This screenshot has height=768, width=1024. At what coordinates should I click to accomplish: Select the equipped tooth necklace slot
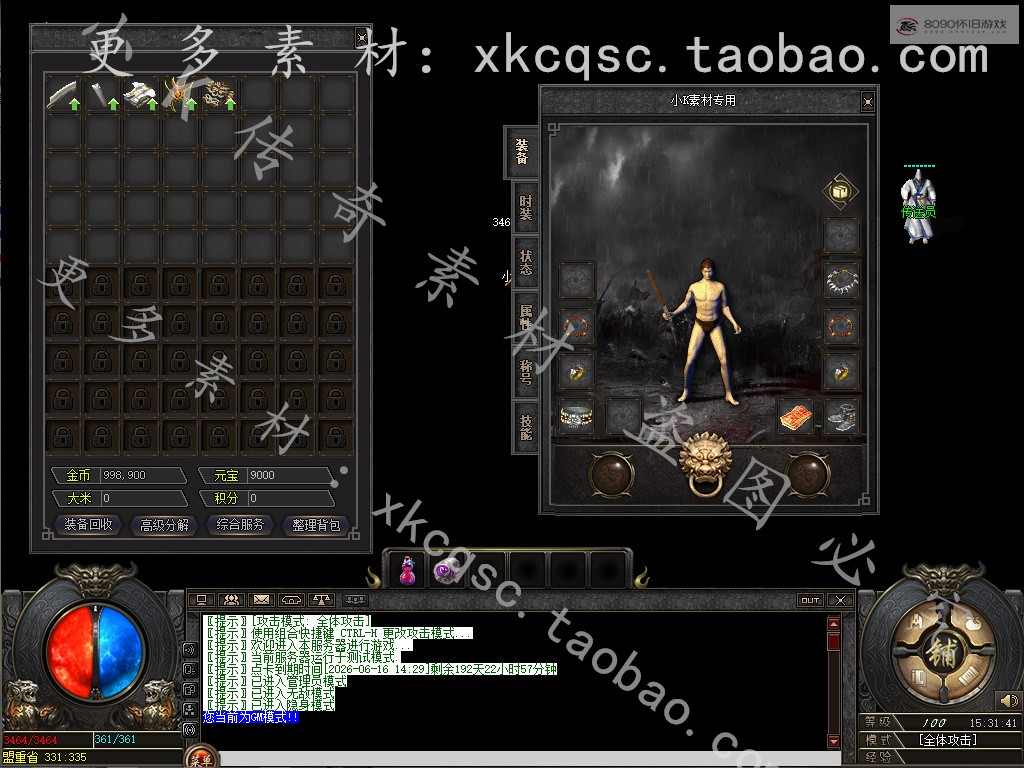pyautogui.click(x=842, y=280)
